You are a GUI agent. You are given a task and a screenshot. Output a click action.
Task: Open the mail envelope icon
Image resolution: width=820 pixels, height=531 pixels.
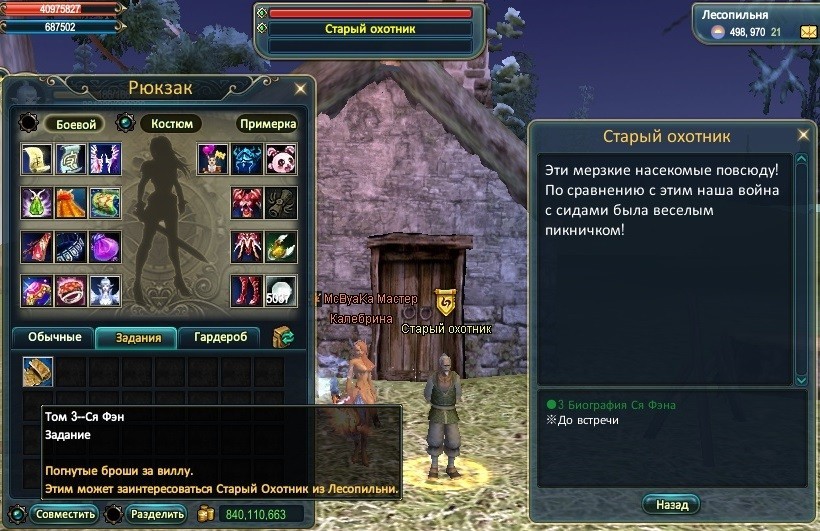(807, 32)
